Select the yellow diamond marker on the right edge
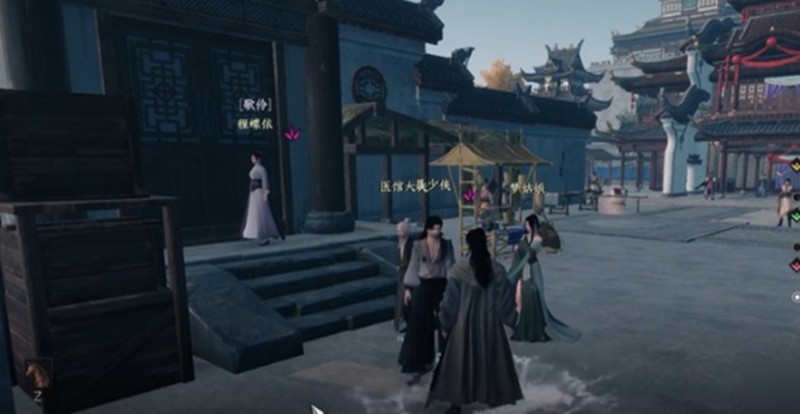This screenshot has height=414, width=800. point(795,165)
